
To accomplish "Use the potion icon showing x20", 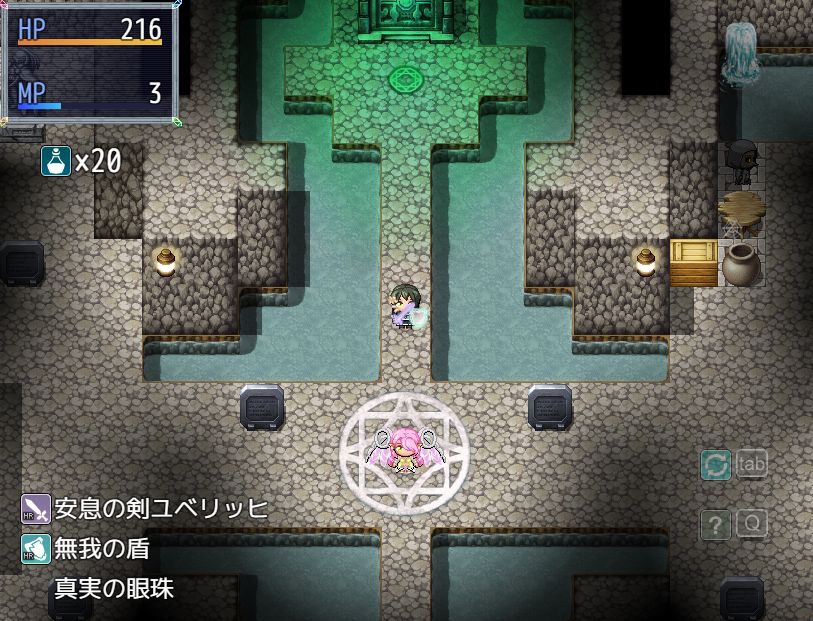I will point(56,160).
